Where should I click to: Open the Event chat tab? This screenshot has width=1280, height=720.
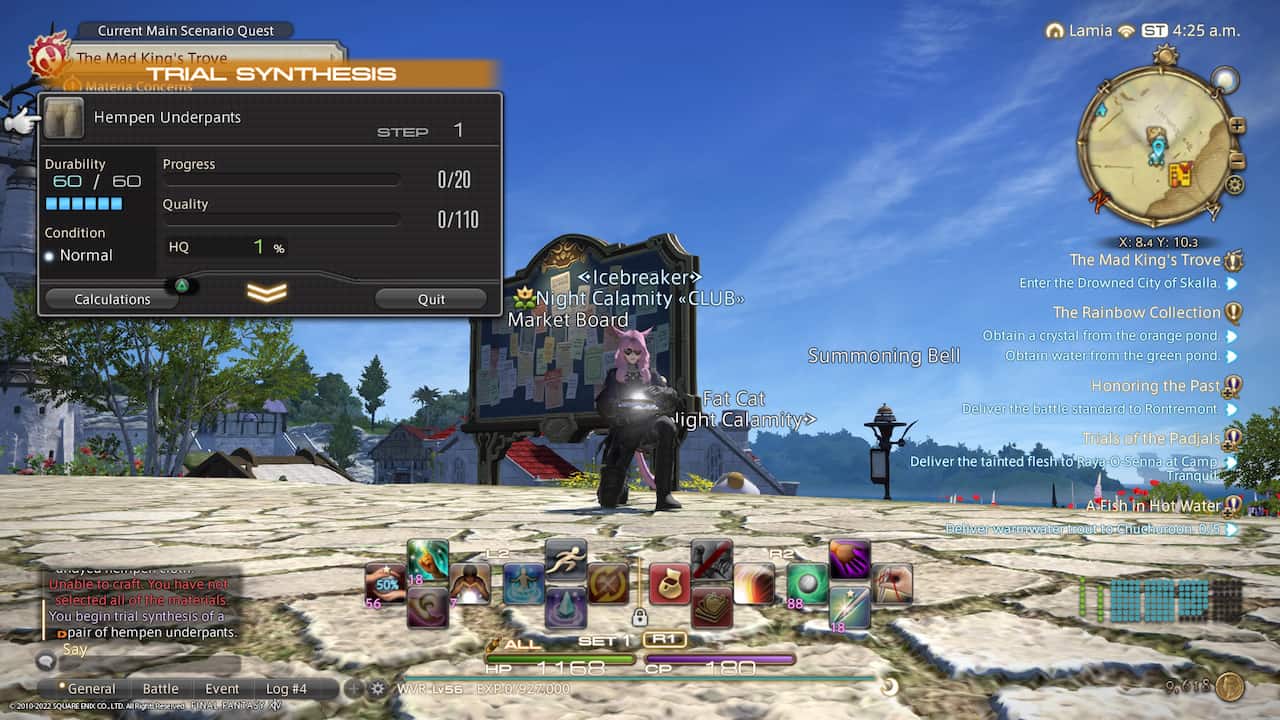tap(222, 688)
